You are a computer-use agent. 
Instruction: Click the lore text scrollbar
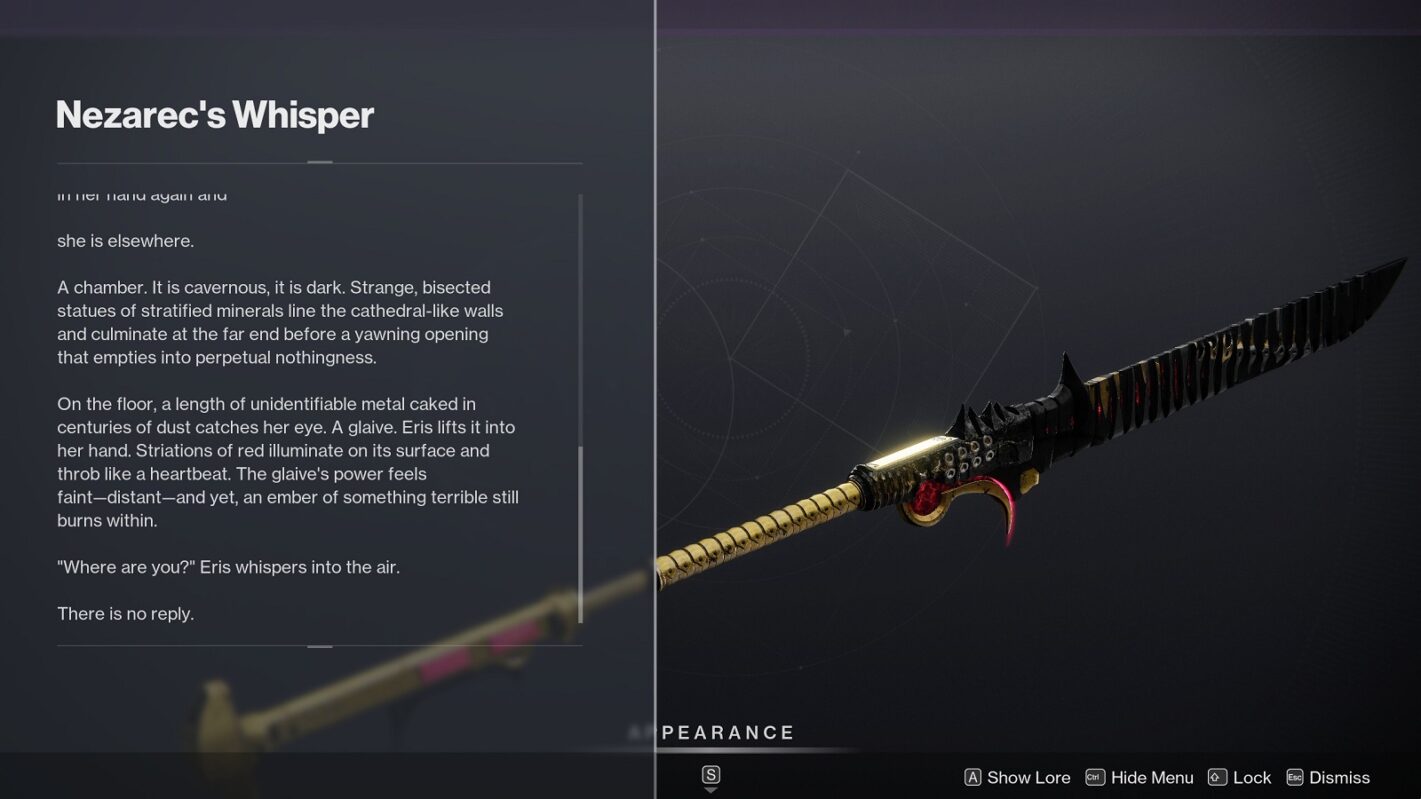pos(580,534)
